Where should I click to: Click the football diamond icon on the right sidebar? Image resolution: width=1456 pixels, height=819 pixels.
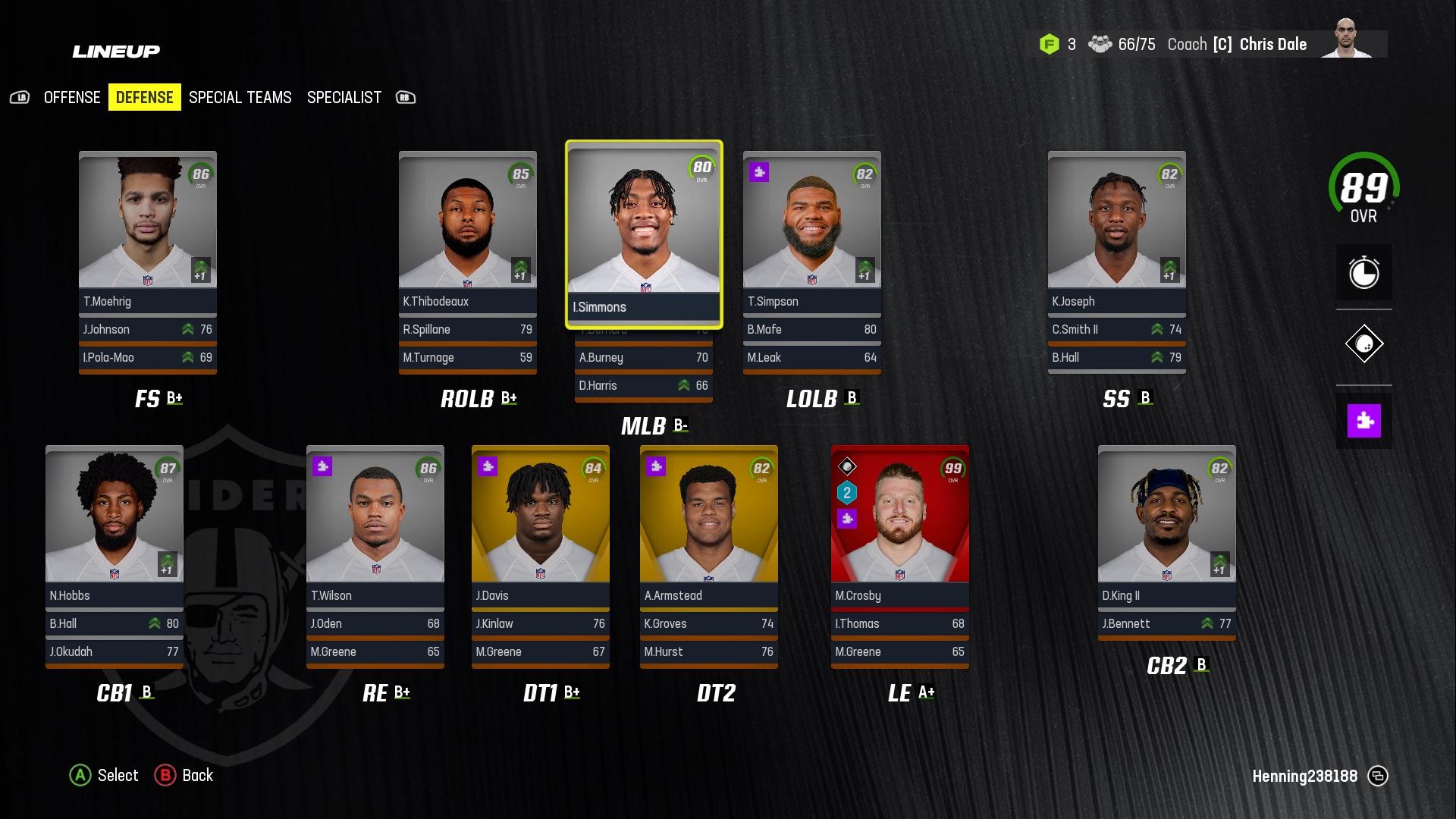click(1363, 343)
